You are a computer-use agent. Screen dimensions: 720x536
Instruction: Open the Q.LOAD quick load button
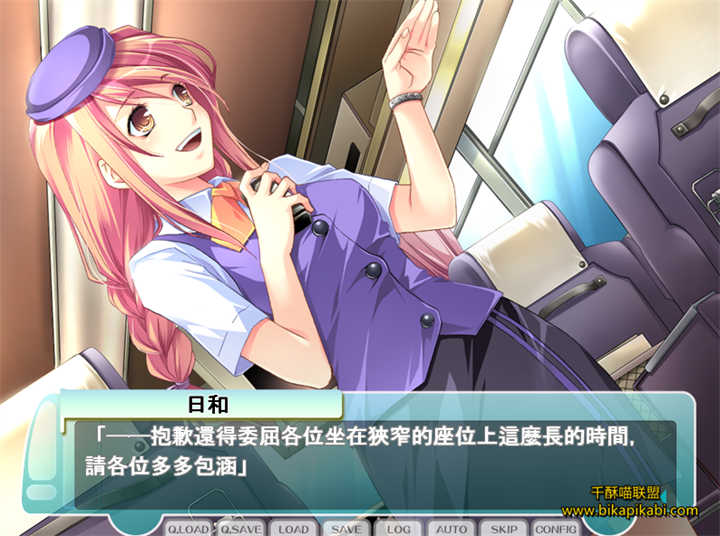click(188, 528)
